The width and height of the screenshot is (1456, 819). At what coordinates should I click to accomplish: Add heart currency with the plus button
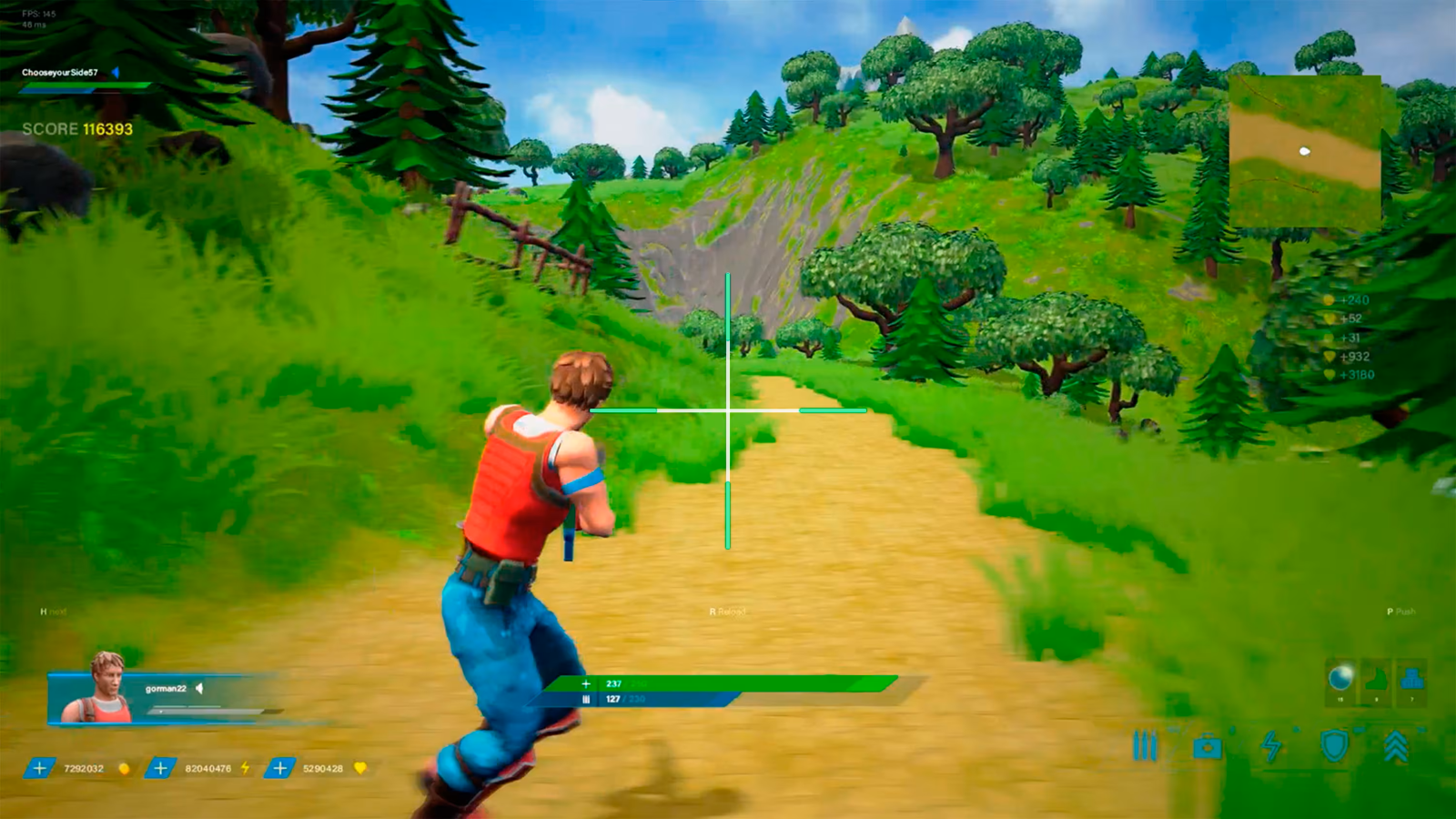coord(279,768)
